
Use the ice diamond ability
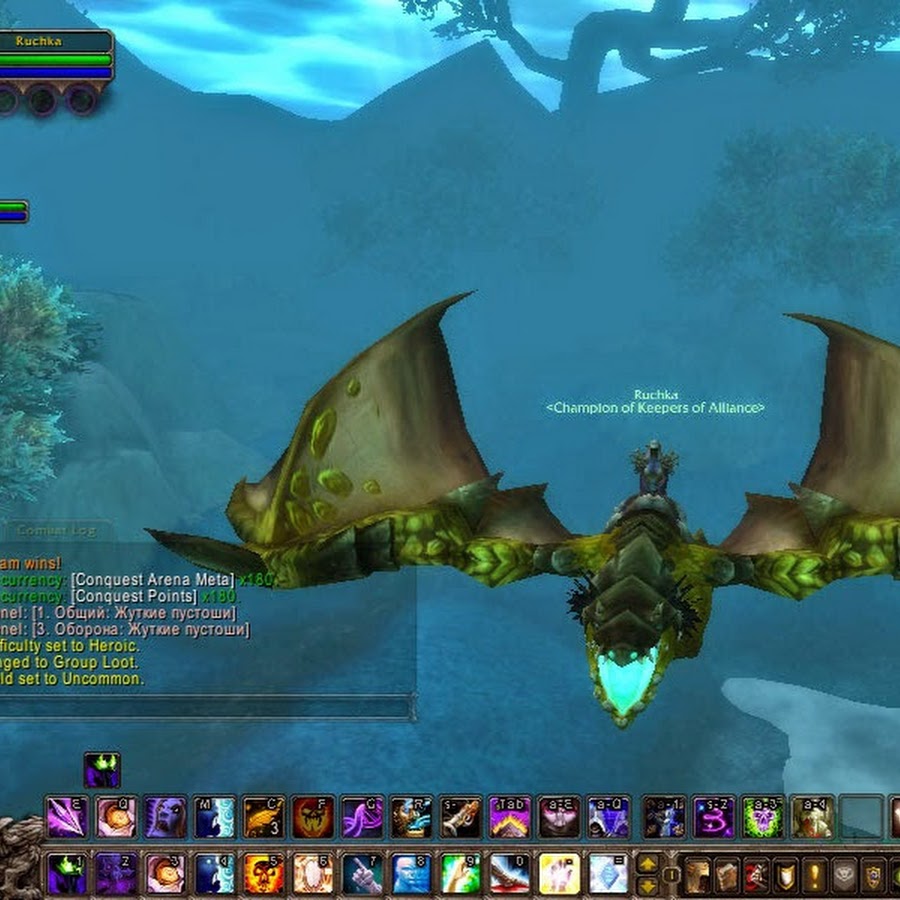click(608, 873)
